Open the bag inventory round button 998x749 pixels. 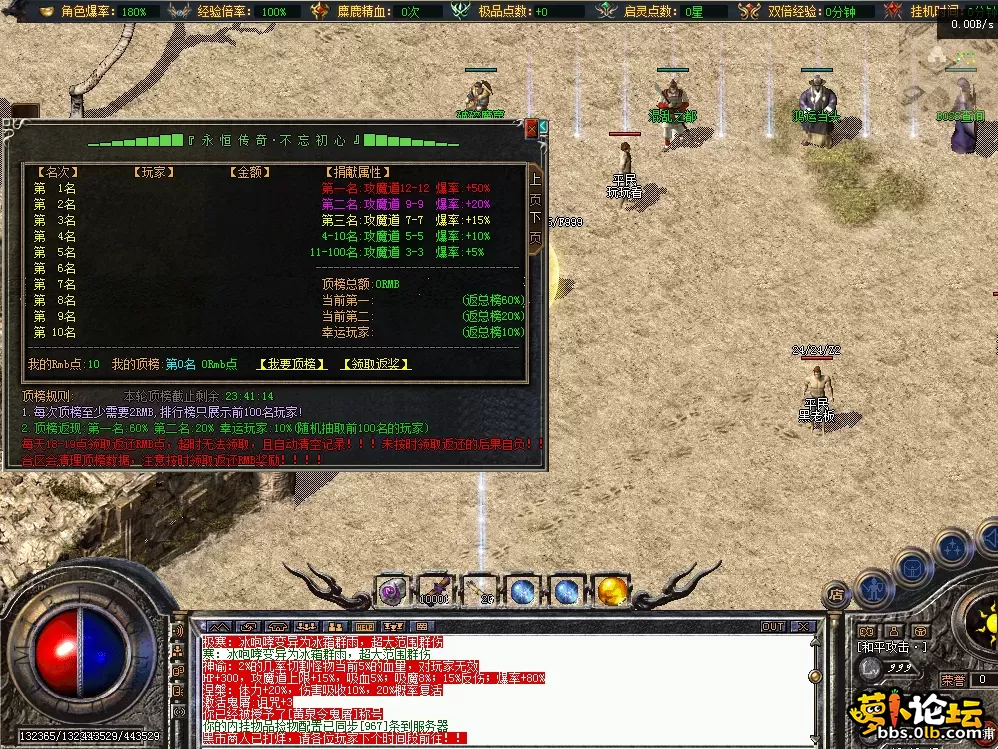tap(912, 568)
